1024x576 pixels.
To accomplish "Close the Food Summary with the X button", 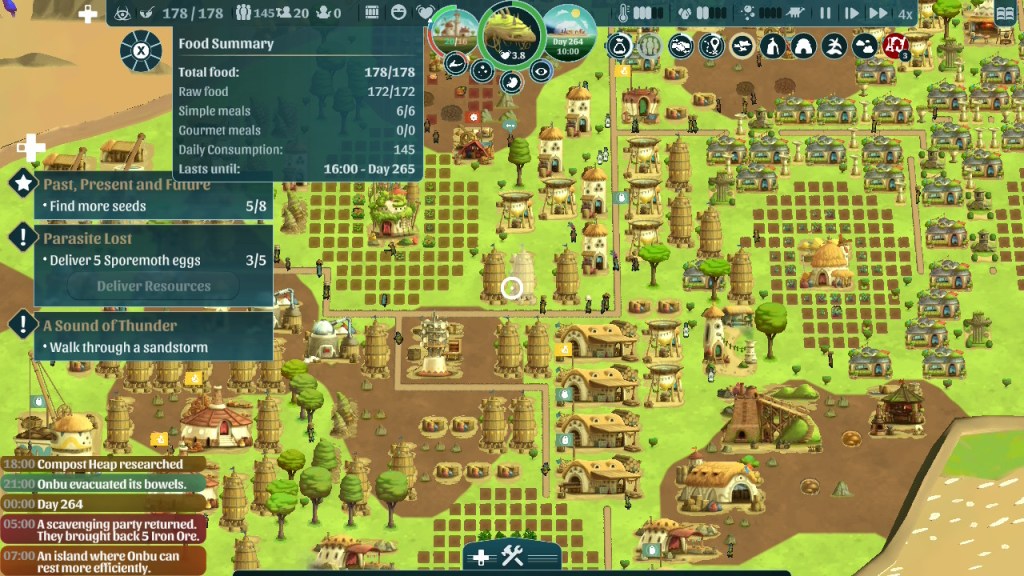I will click(141, 50).
